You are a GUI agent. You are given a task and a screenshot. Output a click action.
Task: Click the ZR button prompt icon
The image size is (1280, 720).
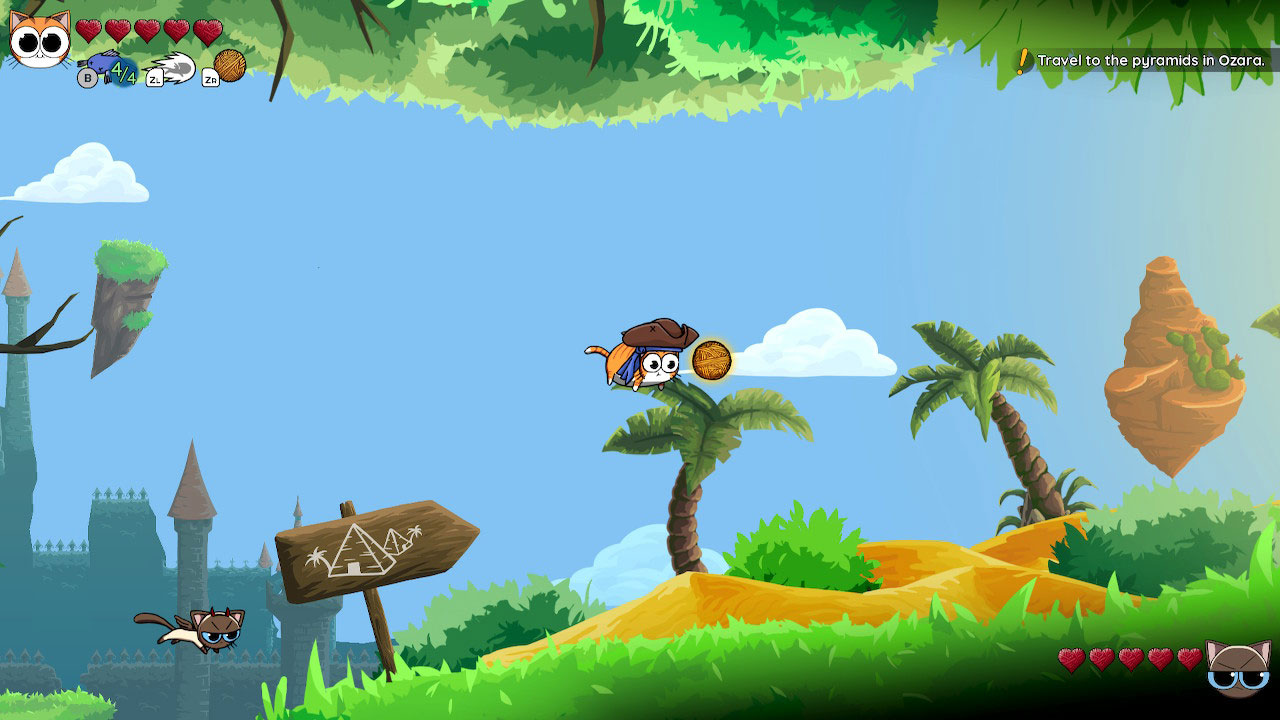[210, 77]
